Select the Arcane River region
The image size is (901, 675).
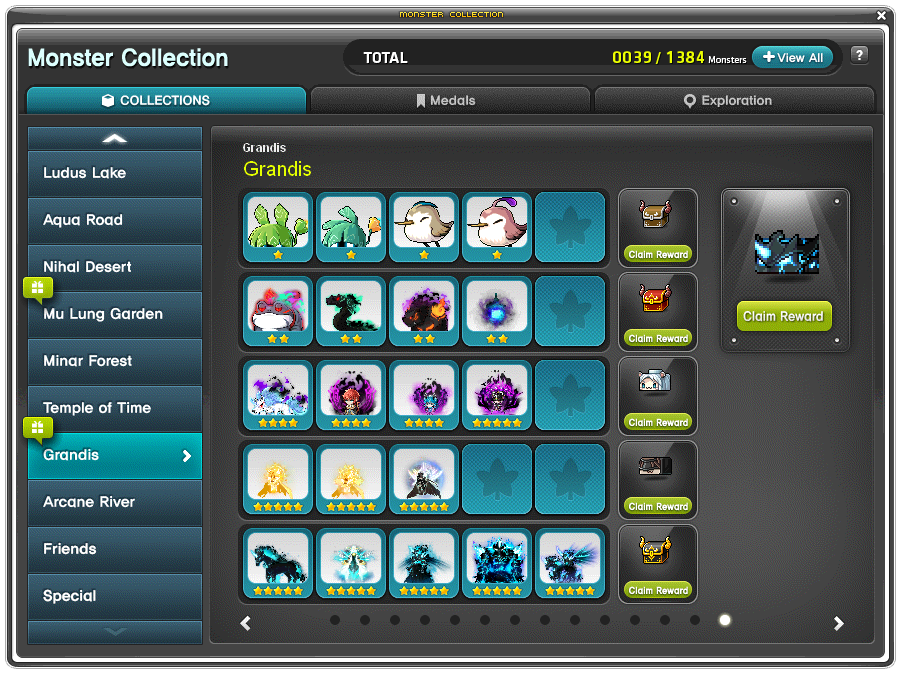[115, 502]
